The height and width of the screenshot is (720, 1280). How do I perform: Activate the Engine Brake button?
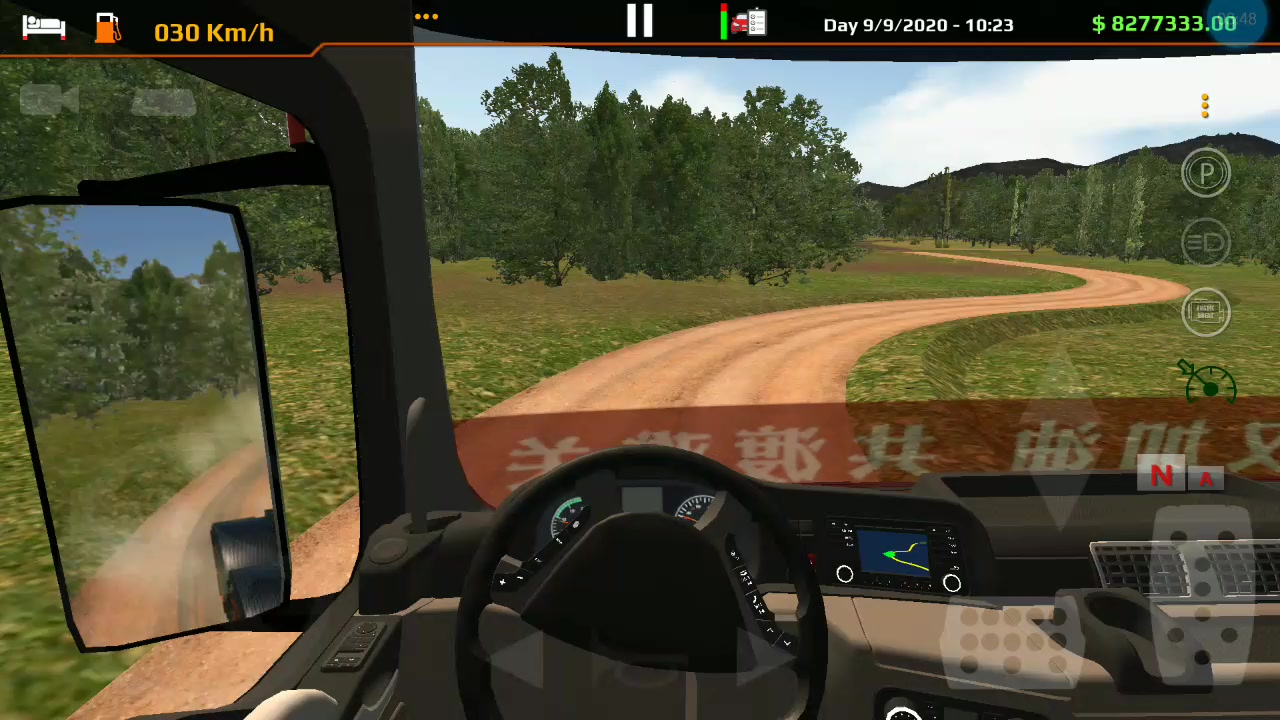pos(1205,312)
